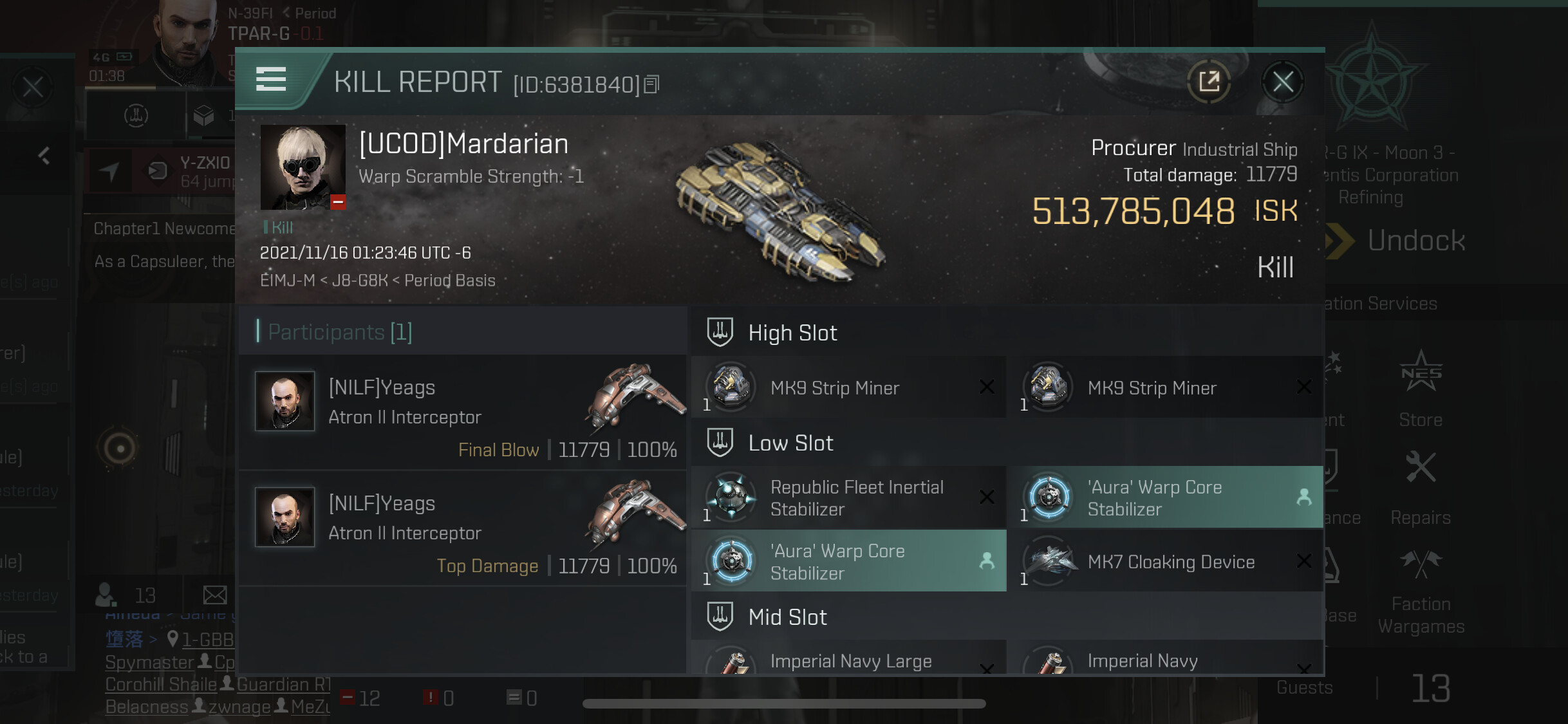
Task: Copy the kill report ID
Action: (652, 84)
